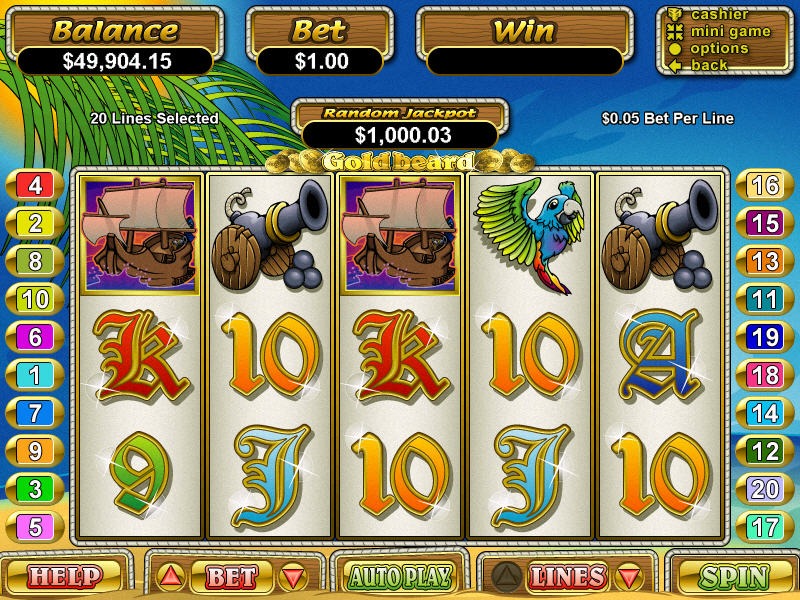The image size is (800, 600).
Task: Select payline number 1
Action: (x=35, y=375)
